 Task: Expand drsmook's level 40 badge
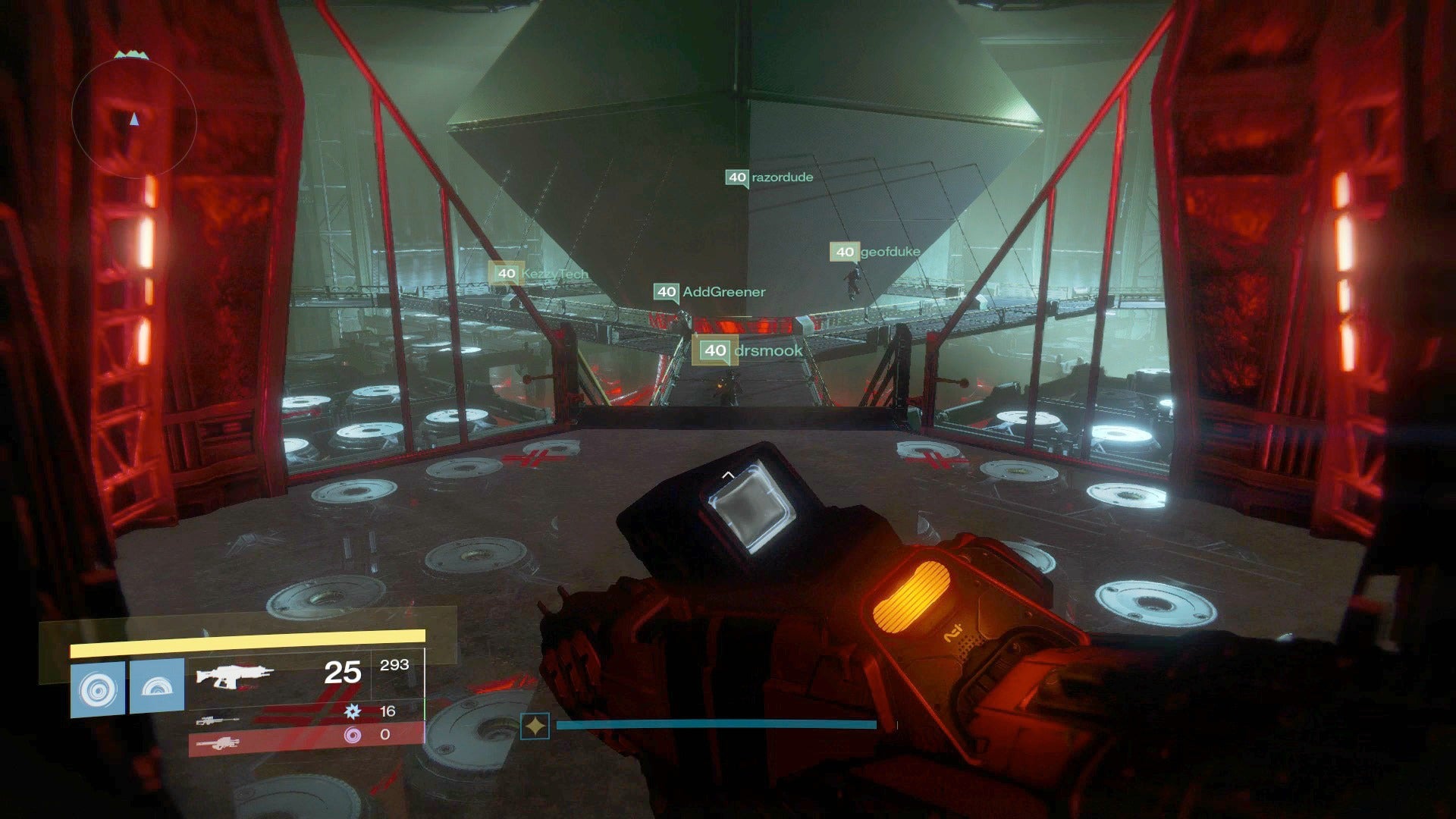[714, 350]
